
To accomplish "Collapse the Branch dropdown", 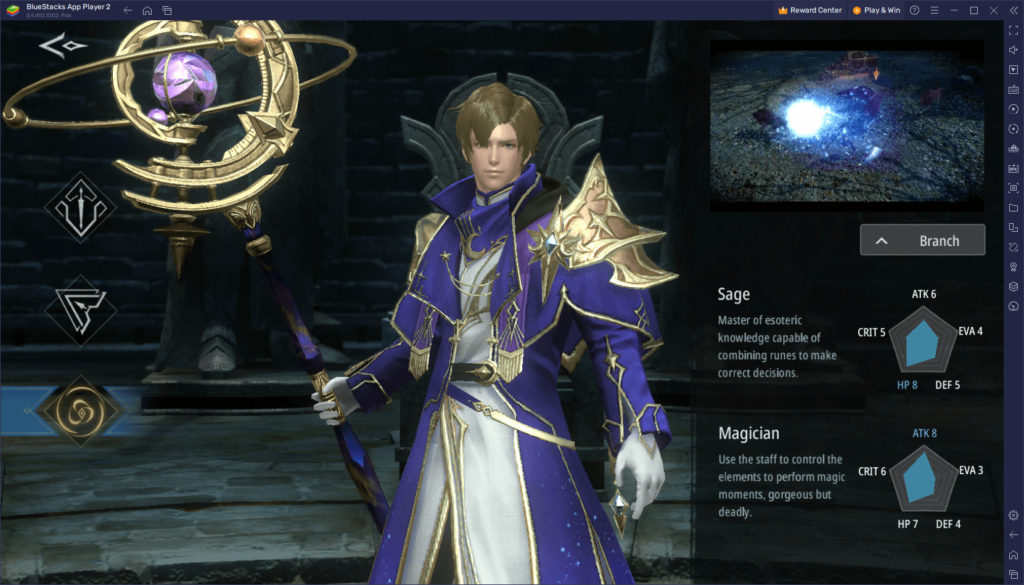I will 922,240.
